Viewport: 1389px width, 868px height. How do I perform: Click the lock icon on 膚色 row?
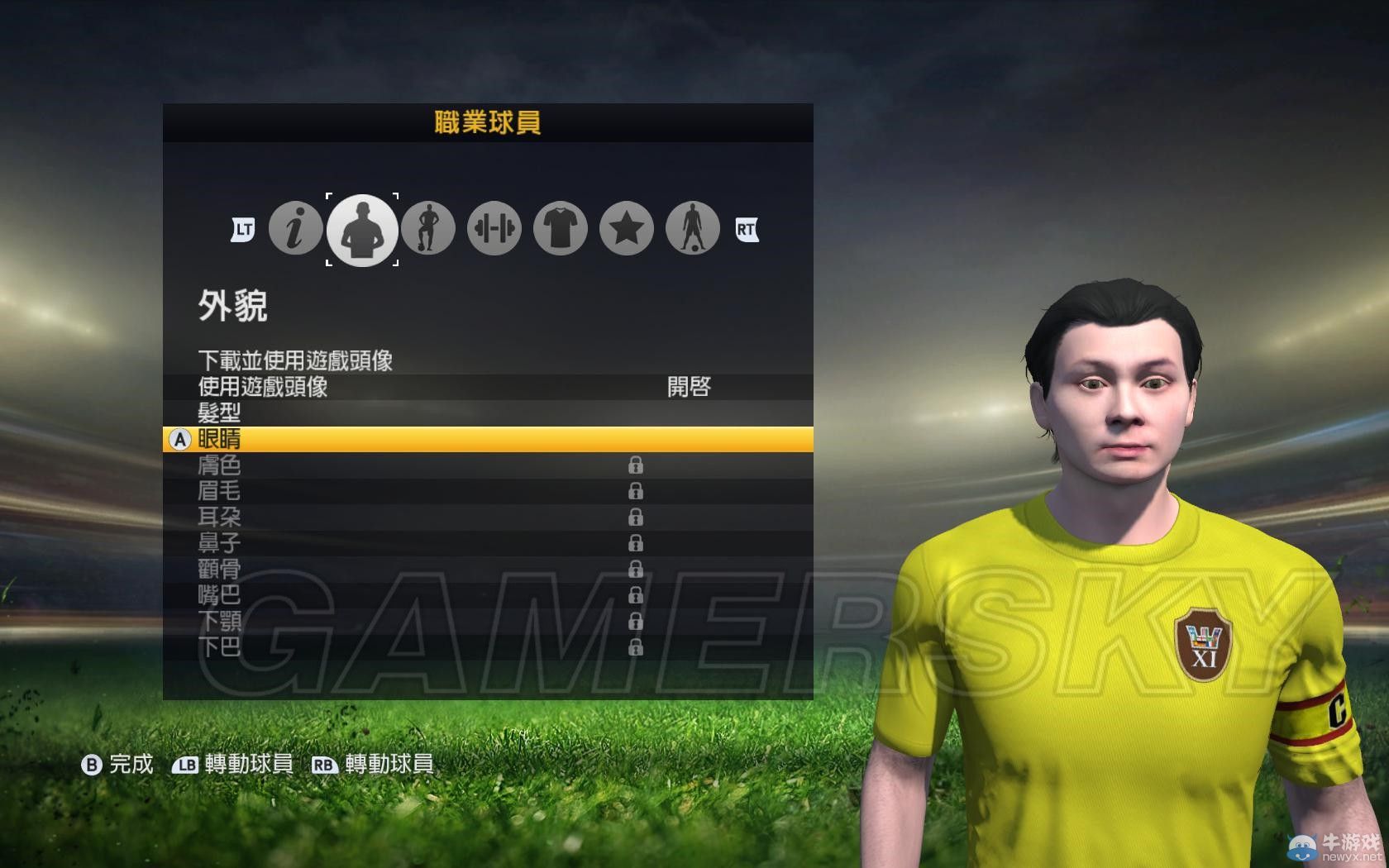point(635,465)
